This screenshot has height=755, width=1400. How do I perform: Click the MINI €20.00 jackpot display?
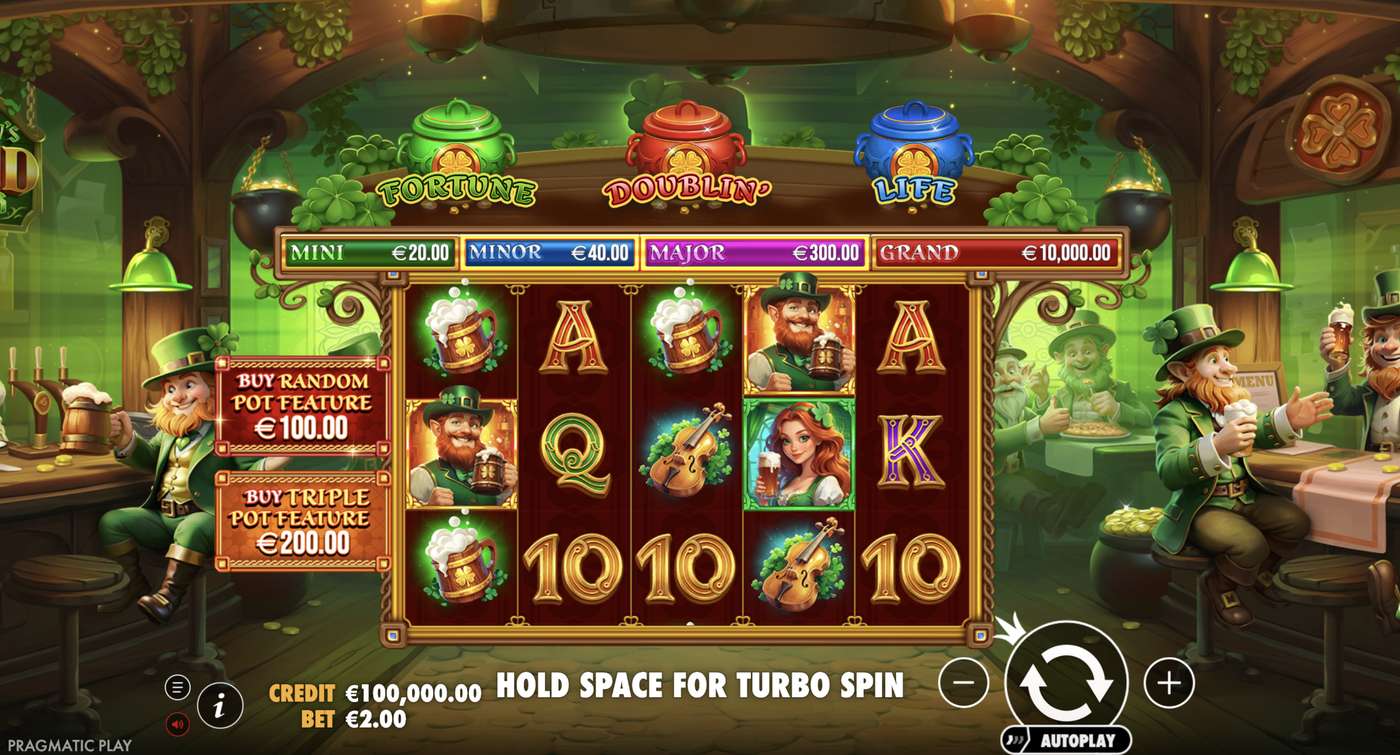coord(370,252)
